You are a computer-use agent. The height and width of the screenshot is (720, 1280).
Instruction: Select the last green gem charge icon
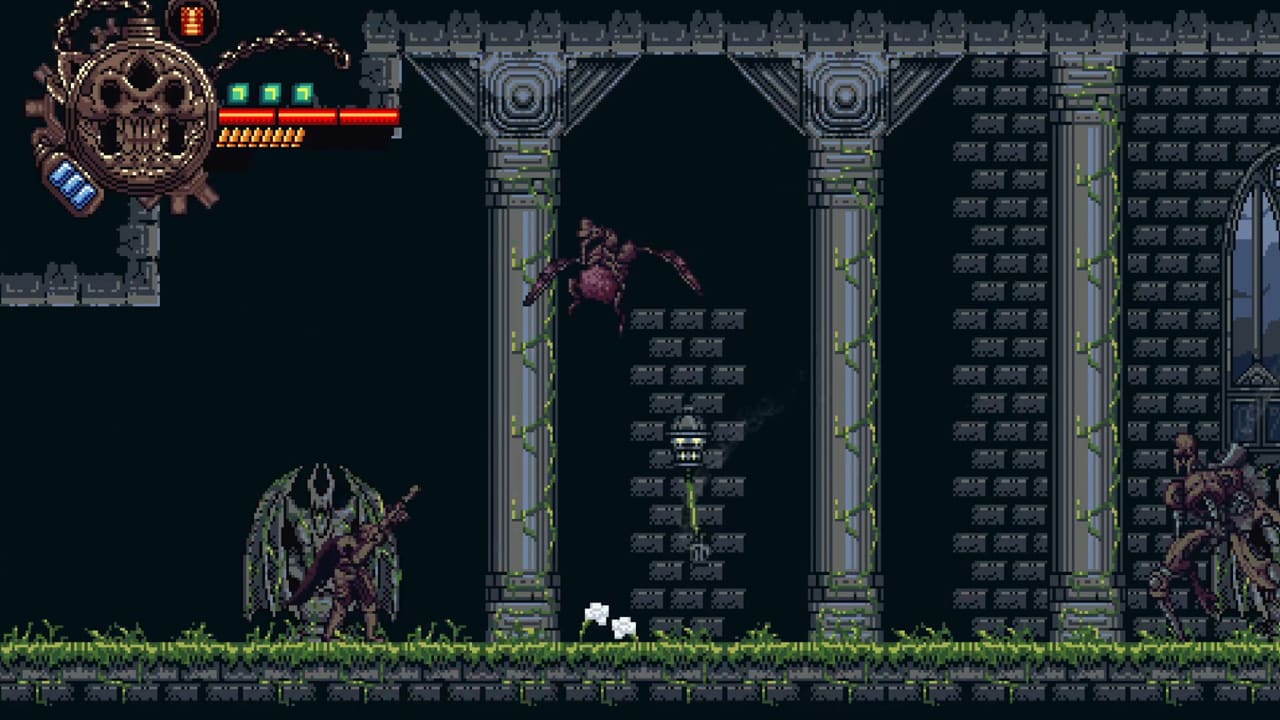click(303, 92)
